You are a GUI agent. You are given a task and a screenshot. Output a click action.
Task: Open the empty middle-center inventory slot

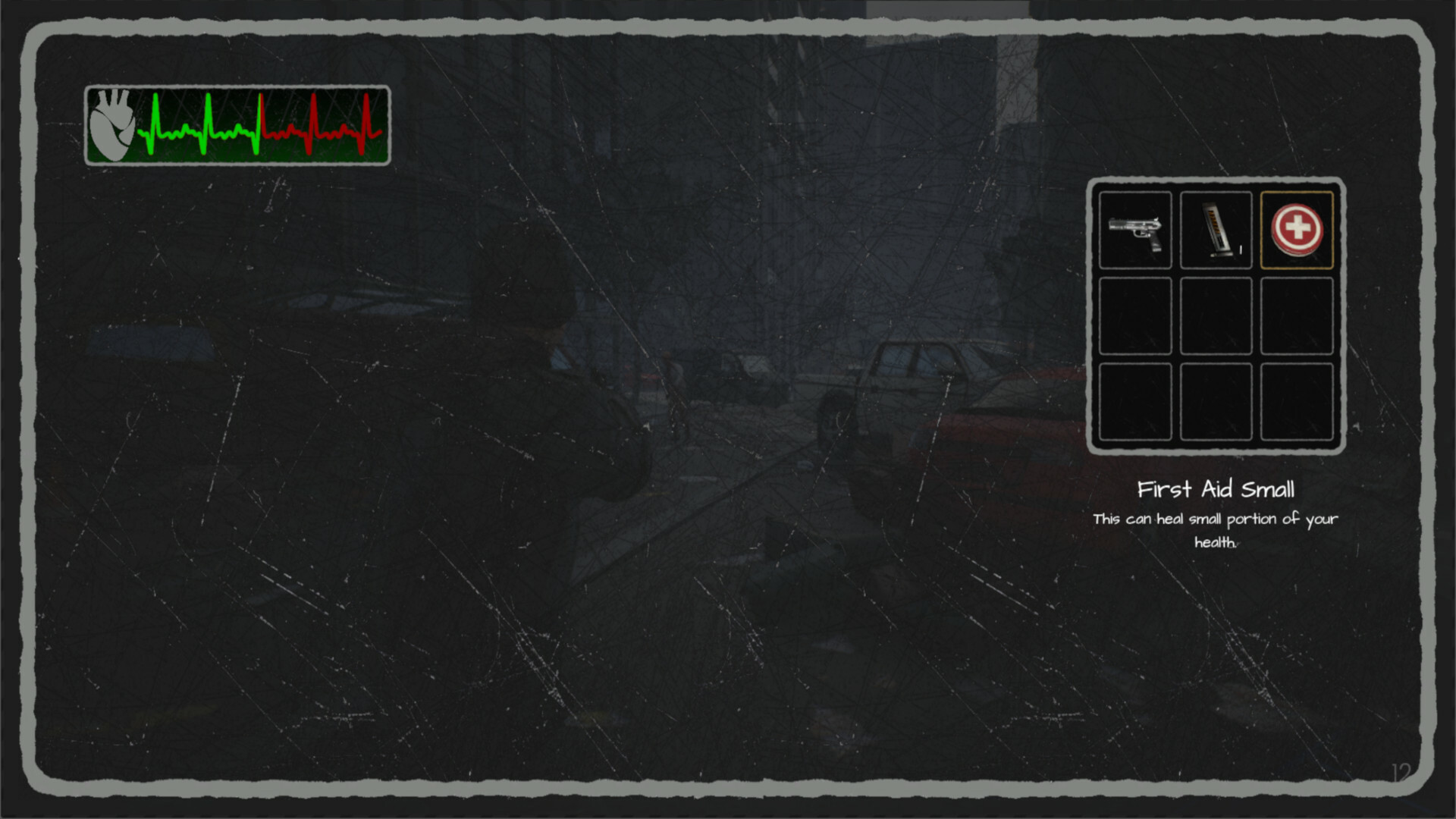[1216, 315]
